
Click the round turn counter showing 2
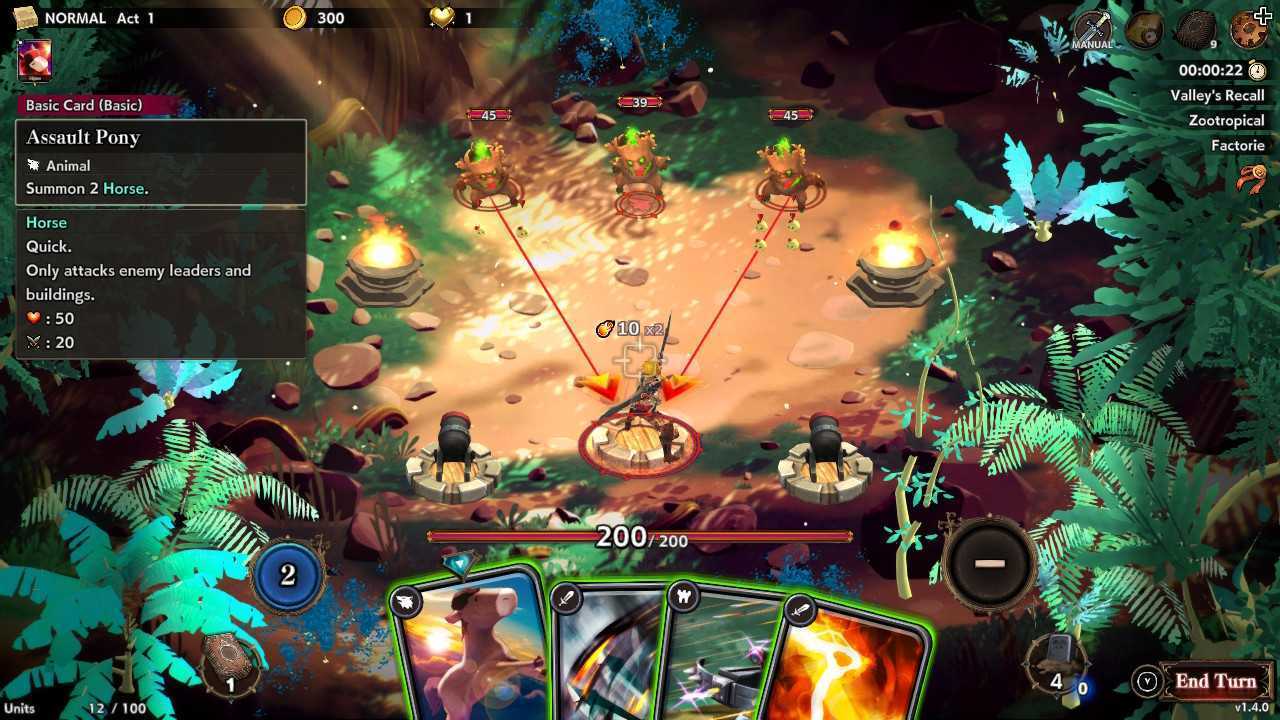tap(289, 577)
